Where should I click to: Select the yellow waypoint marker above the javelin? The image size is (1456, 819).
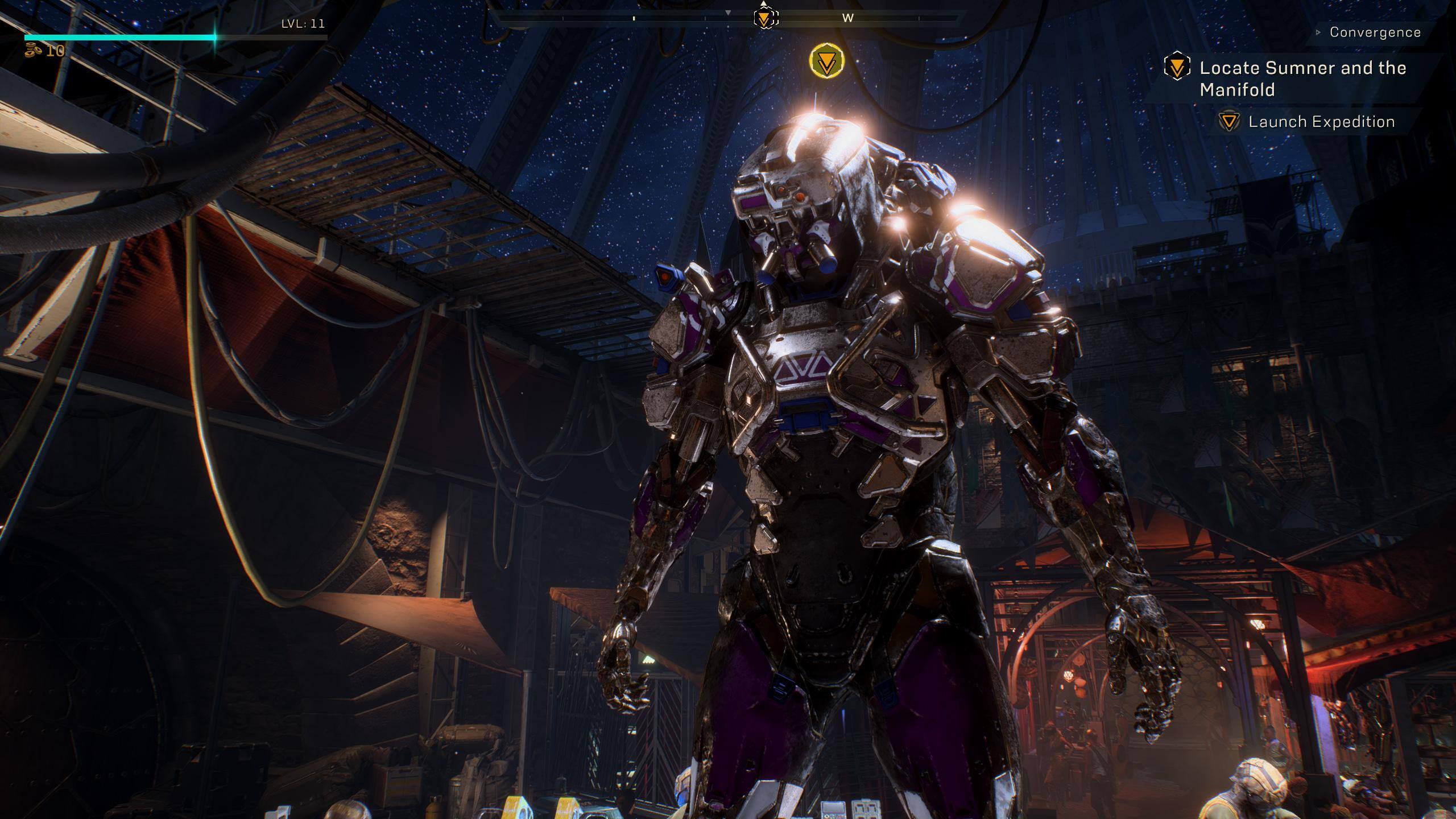point(826,61)
